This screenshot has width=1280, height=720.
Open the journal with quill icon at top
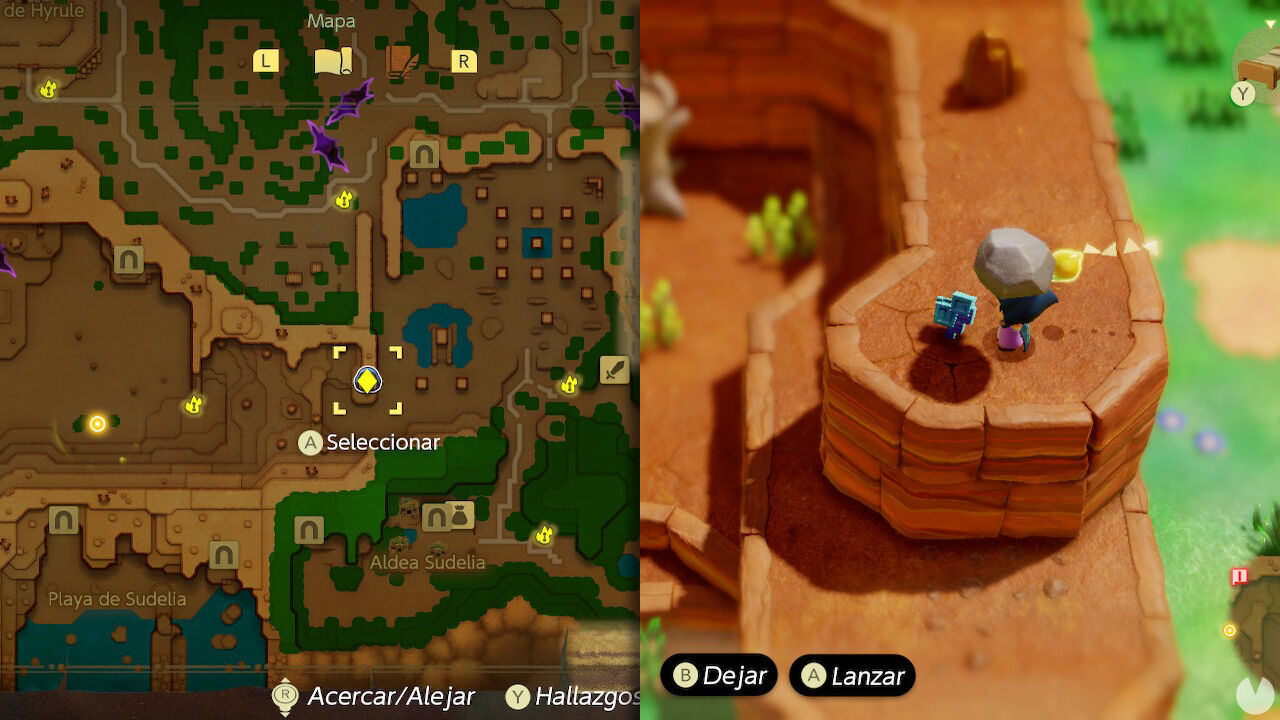click(x=400, y=61)
